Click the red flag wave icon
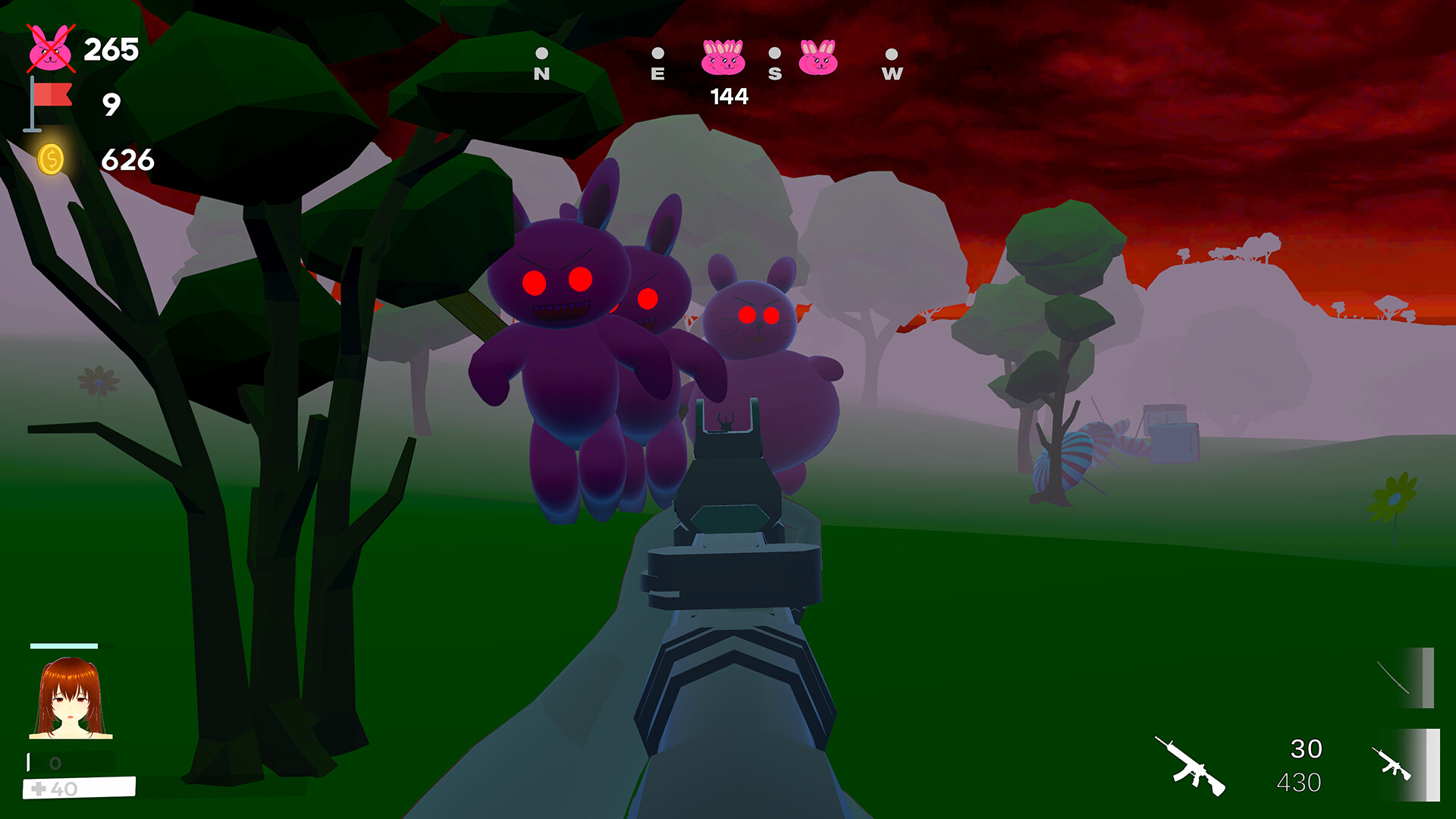 [x=49, y=104]
